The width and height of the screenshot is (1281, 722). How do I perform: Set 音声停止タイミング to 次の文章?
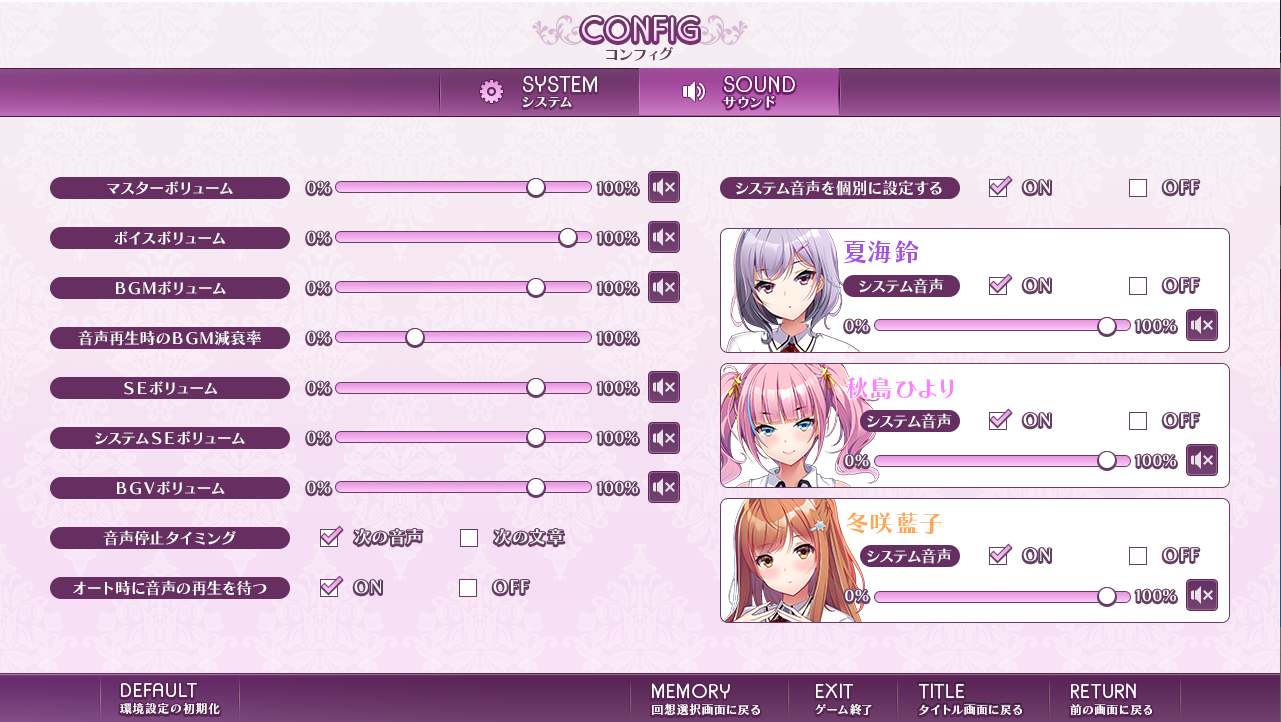point(468,537)
